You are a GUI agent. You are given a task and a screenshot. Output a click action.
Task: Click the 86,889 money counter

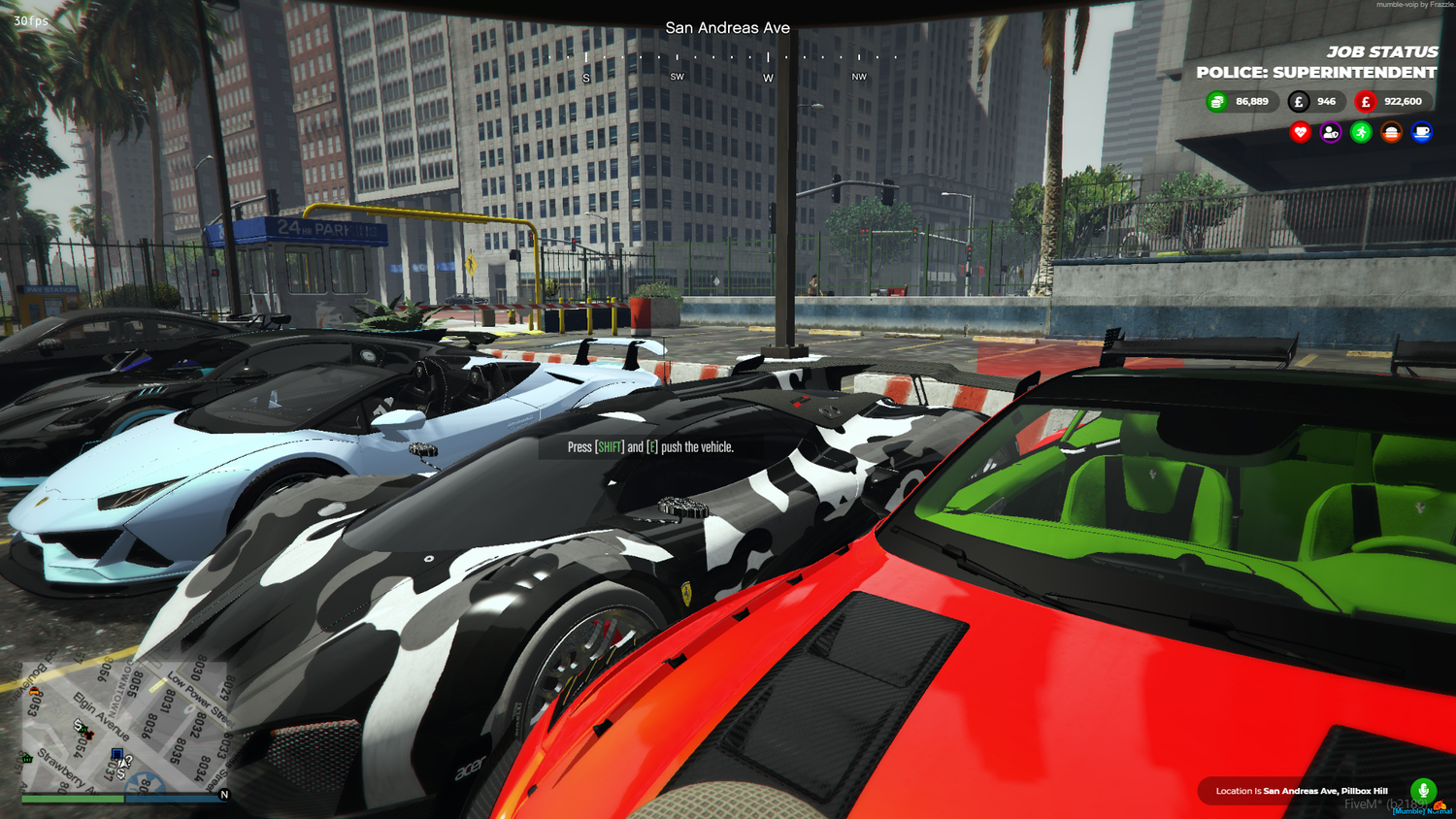coord(1252,101)
